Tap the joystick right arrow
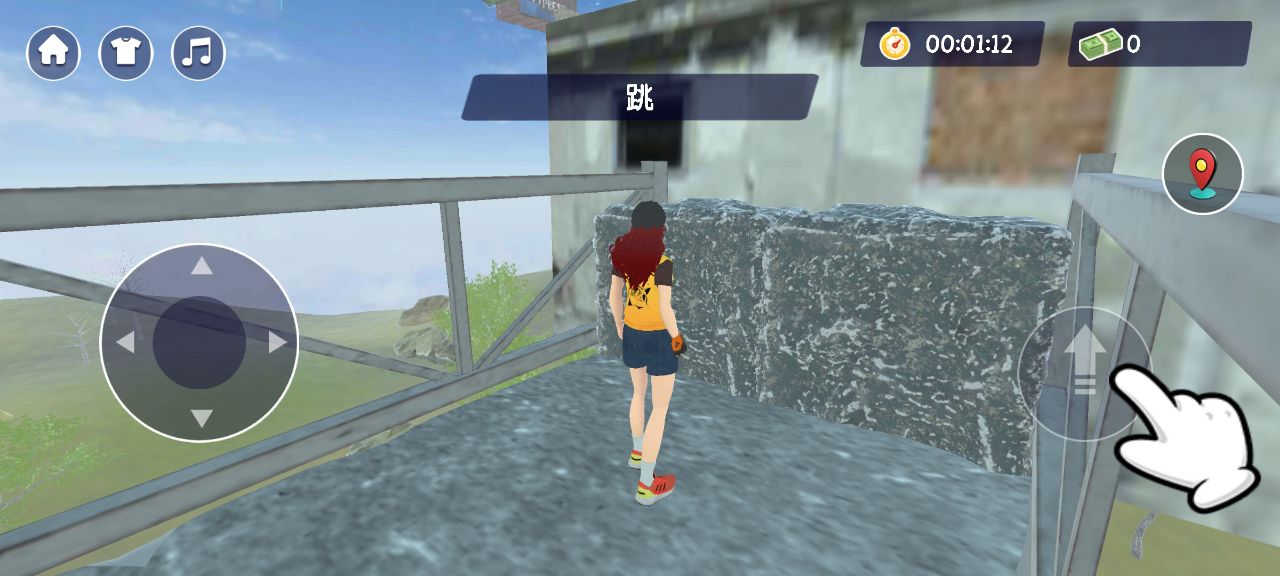 click(278, 342)
